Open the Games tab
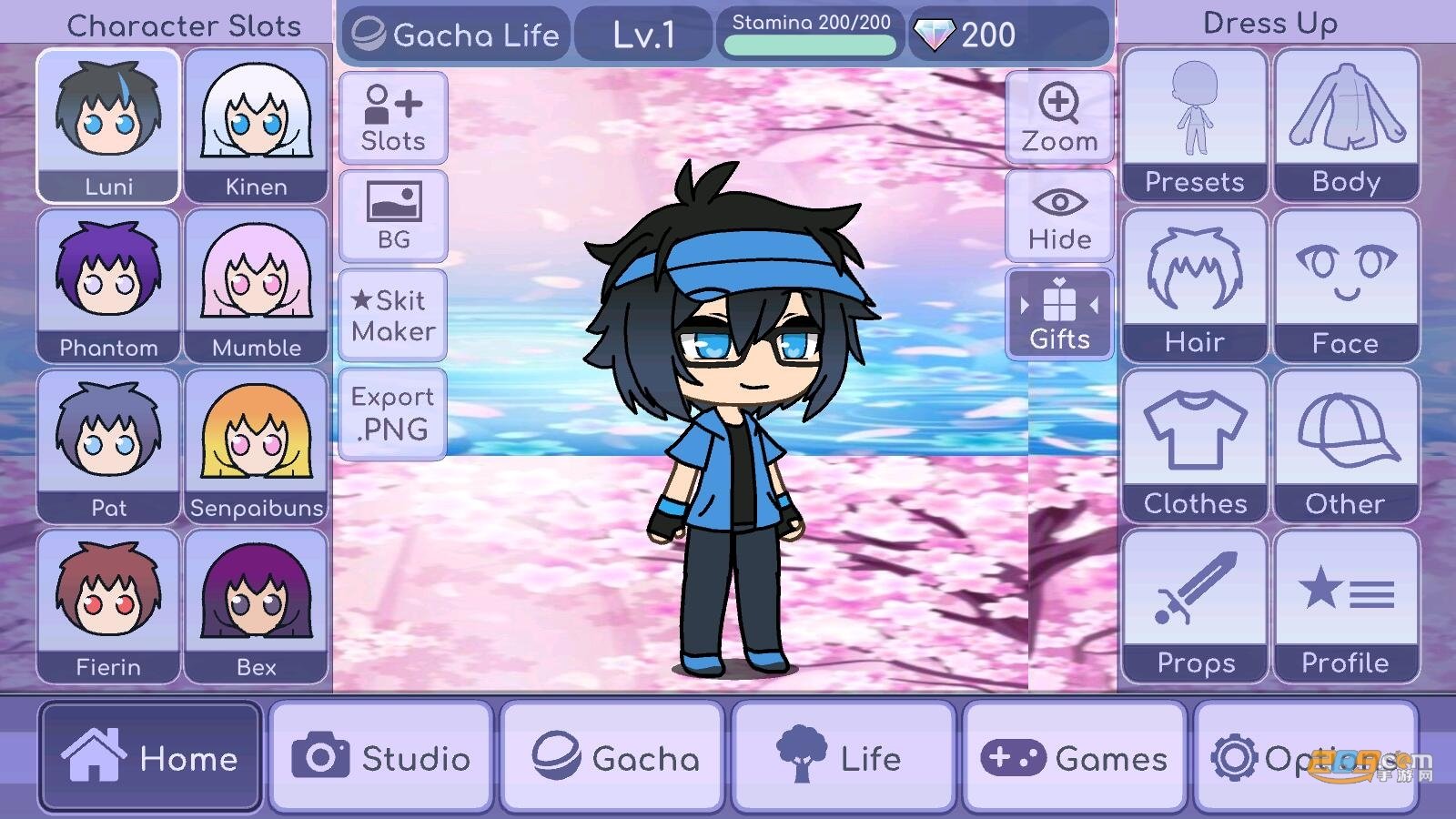 [1075, 757]
